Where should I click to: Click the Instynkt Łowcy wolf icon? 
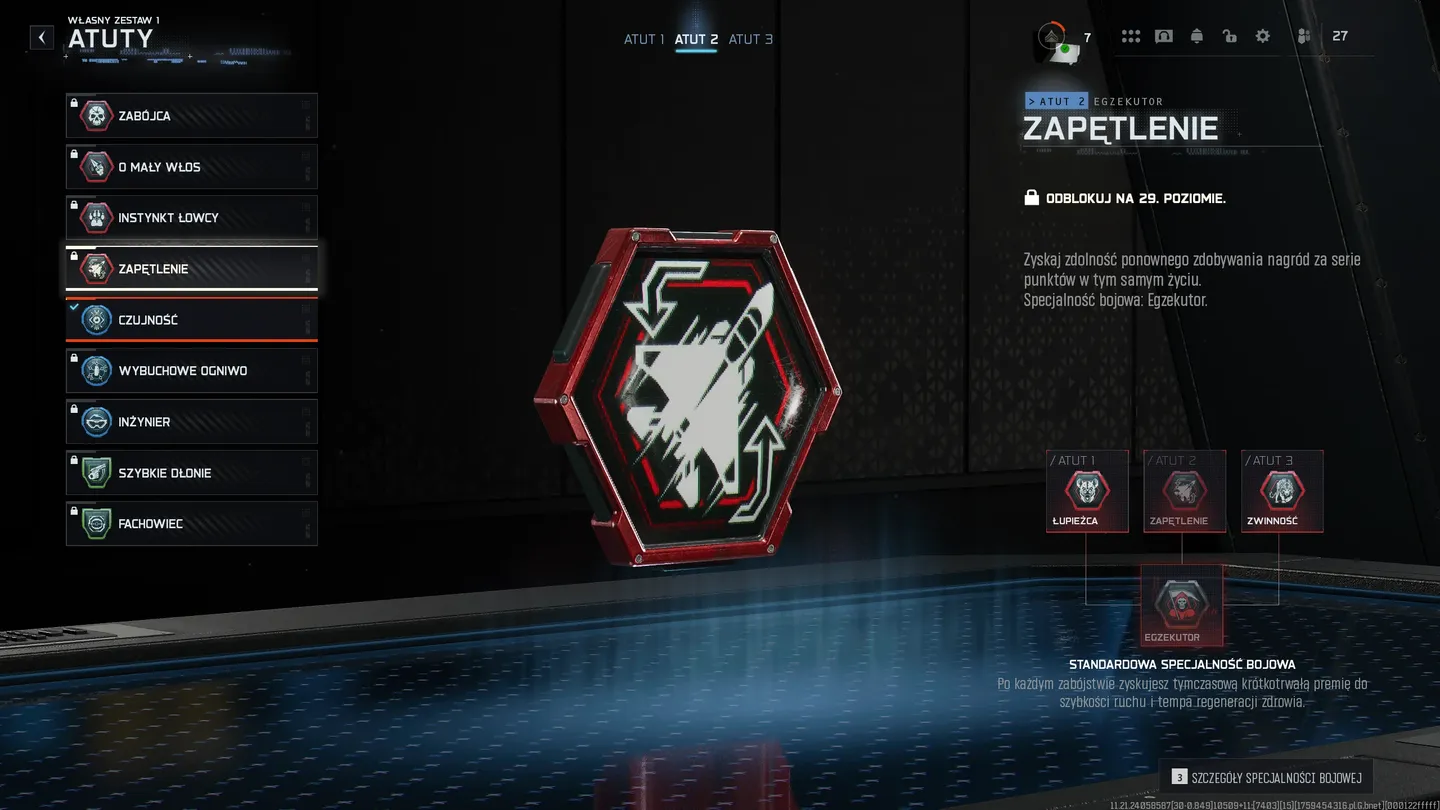tap(96, 217)
